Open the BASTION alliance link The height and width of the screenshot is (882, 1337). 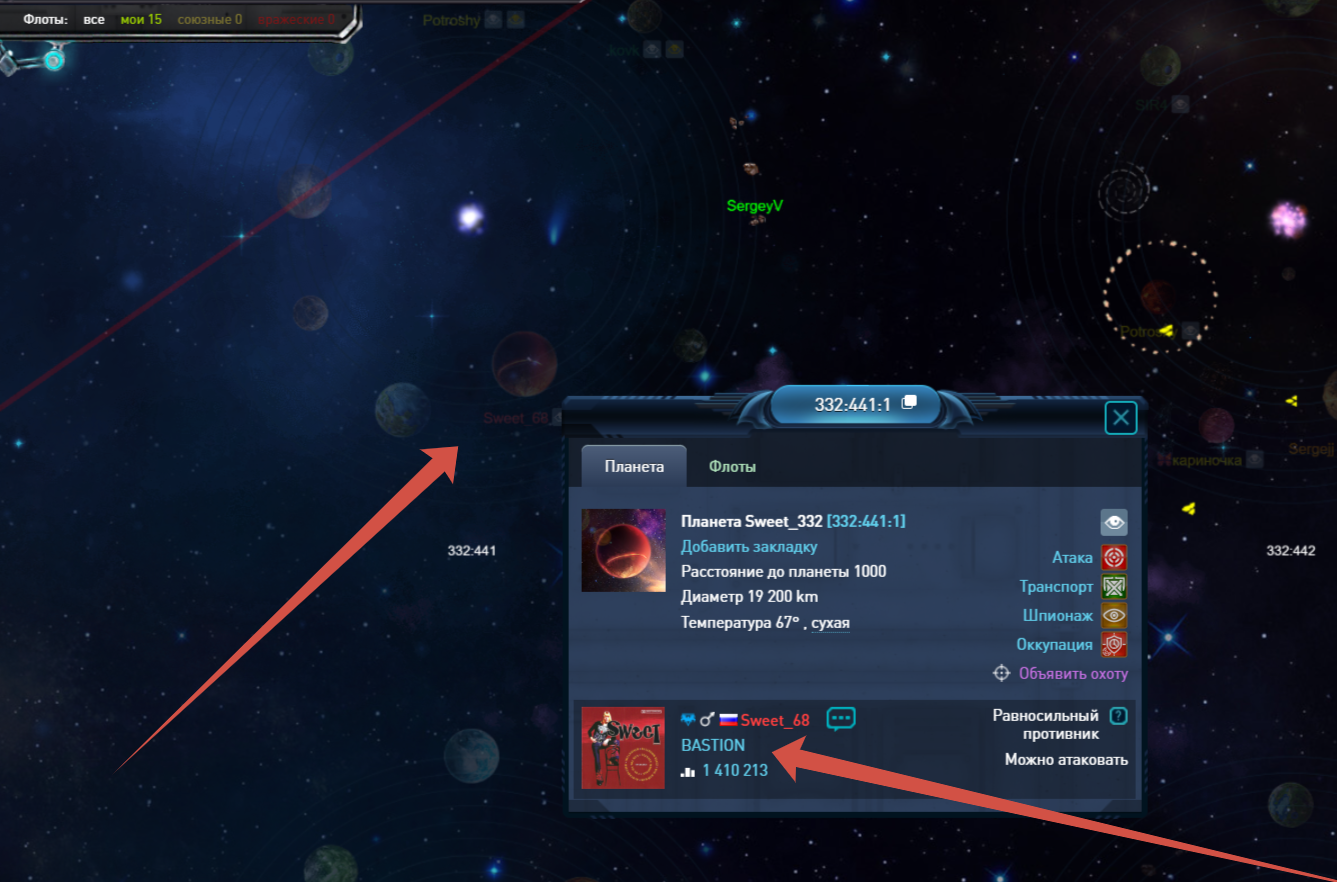coord(713,745)
